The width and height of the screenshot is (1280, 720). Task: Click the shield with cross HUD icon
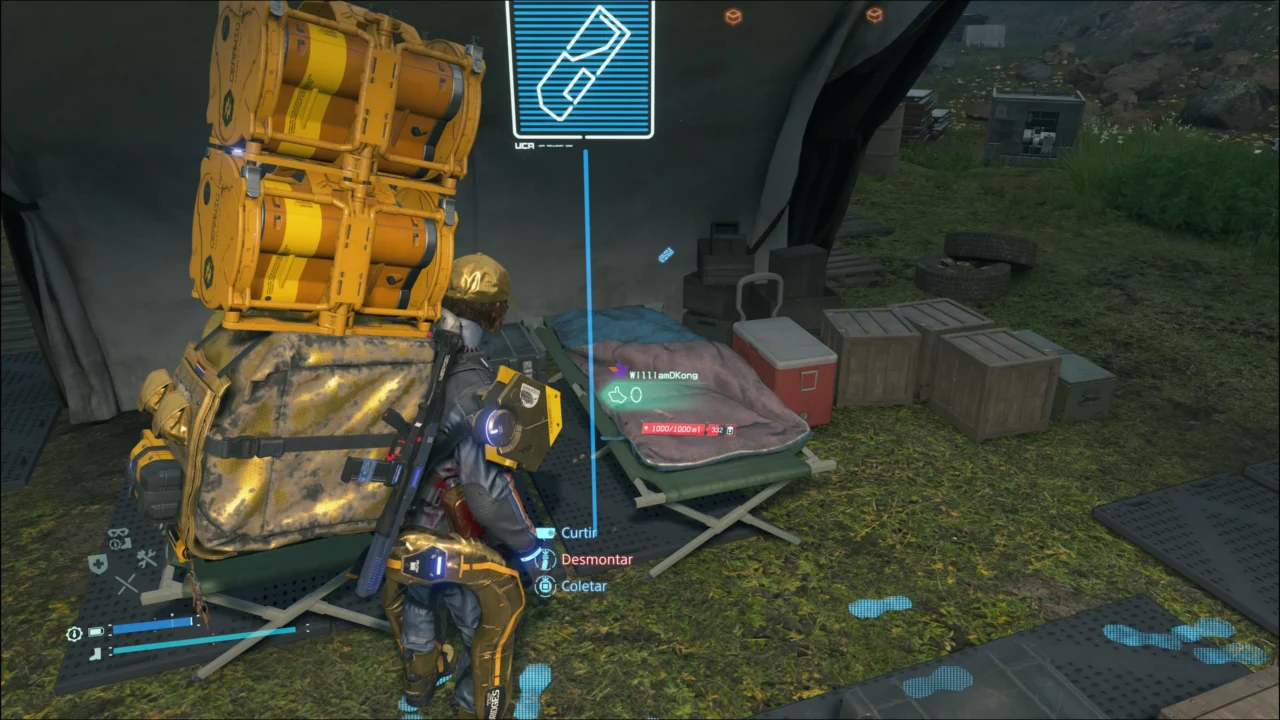click(x=97, y=563)
